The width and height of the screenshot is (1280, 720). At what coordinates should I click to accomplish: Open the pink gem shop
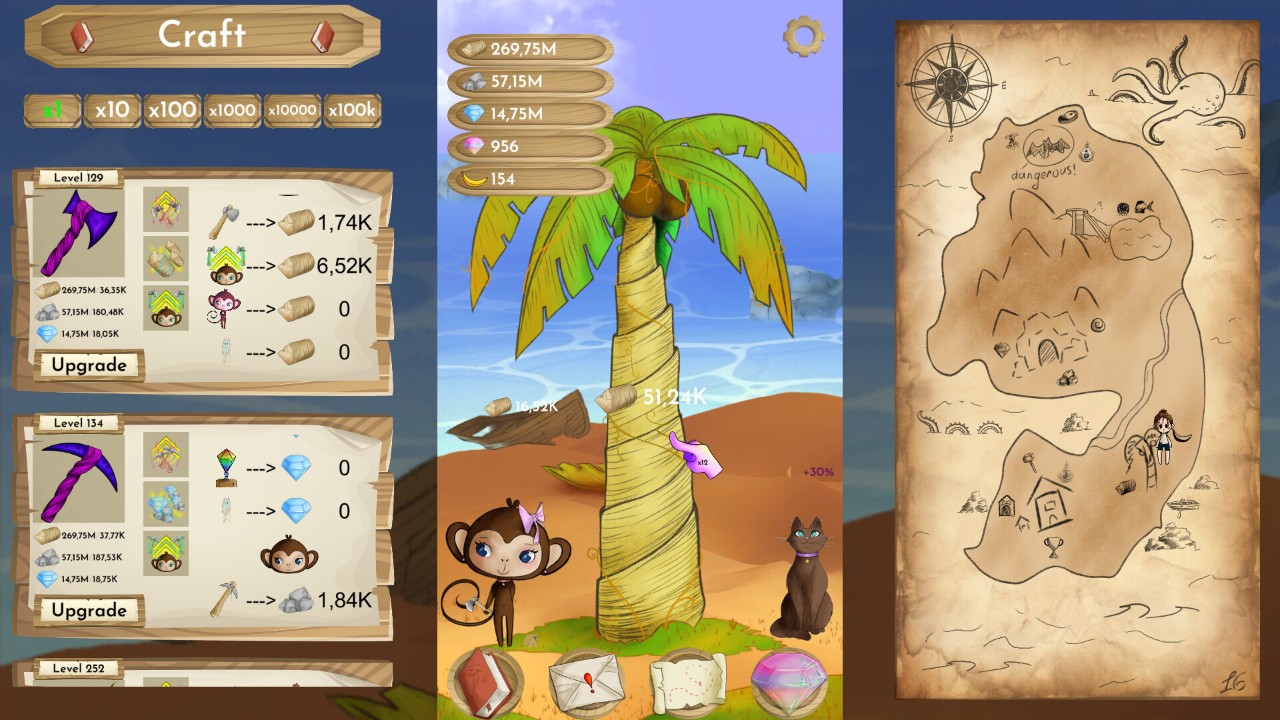point(788,681)
